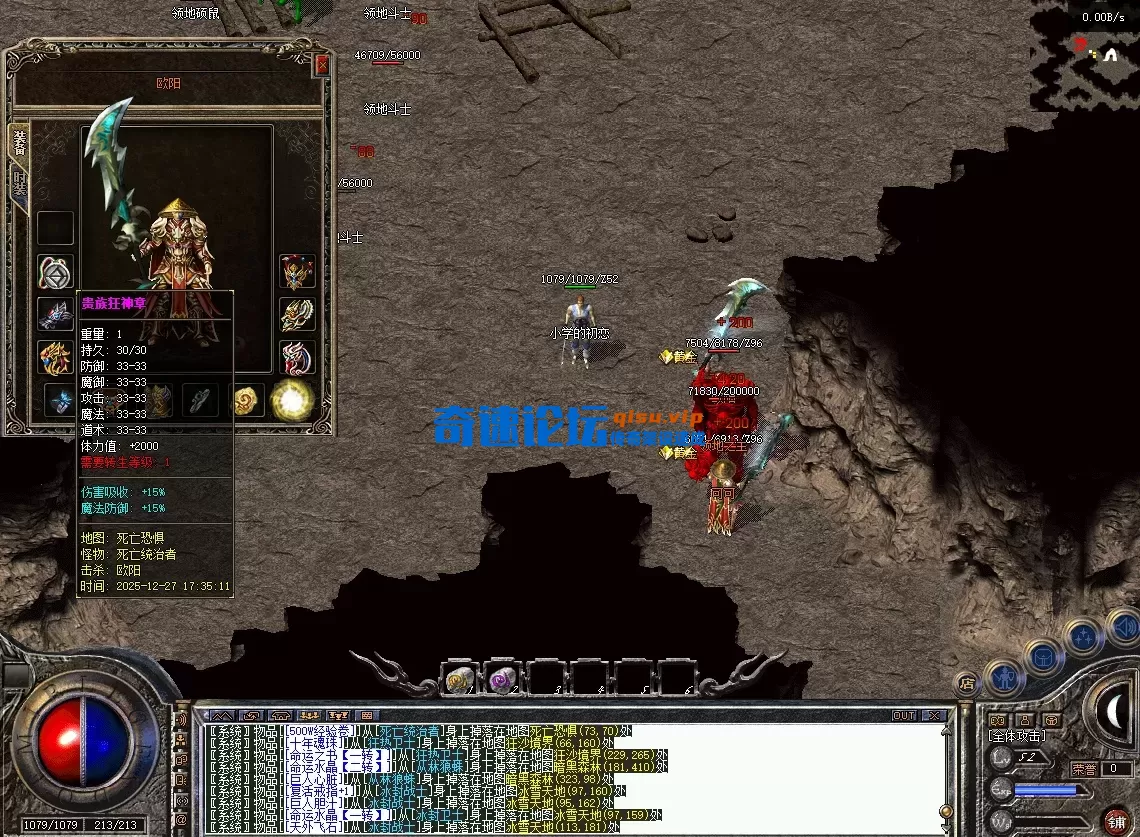Click the red 铺 stall button
The image size is (1140, 837).
1119,819
